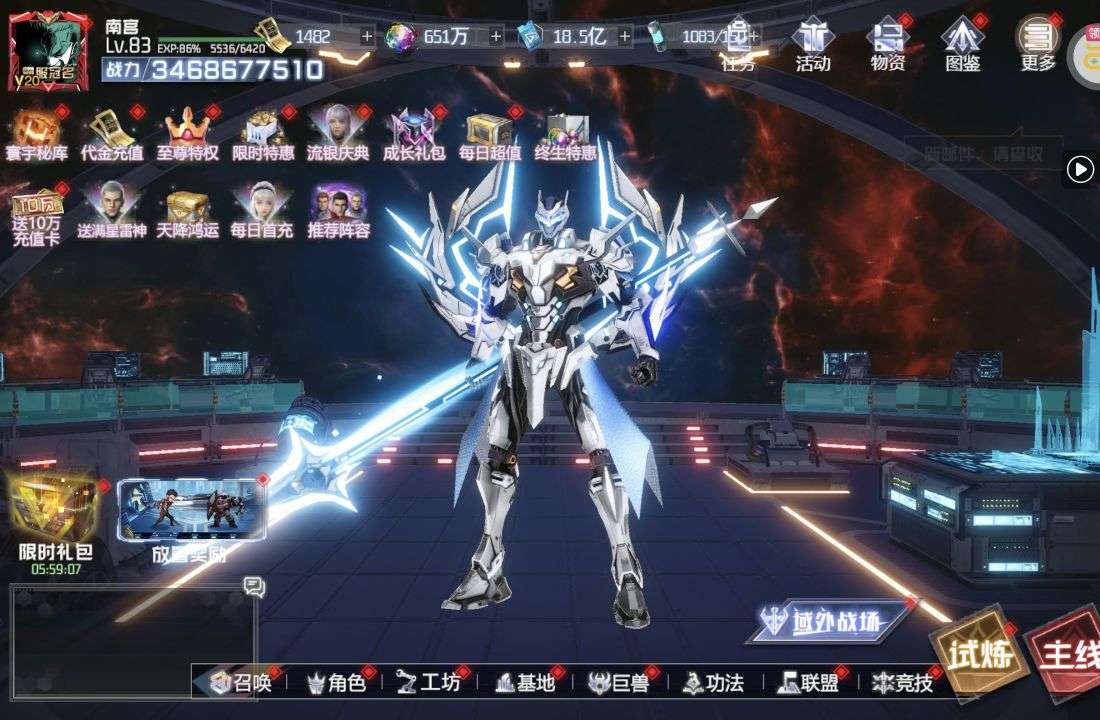This screenshot has width=1100, height=720.
Task: Open the 物资 supplies menu
Action: pos(888,44)
